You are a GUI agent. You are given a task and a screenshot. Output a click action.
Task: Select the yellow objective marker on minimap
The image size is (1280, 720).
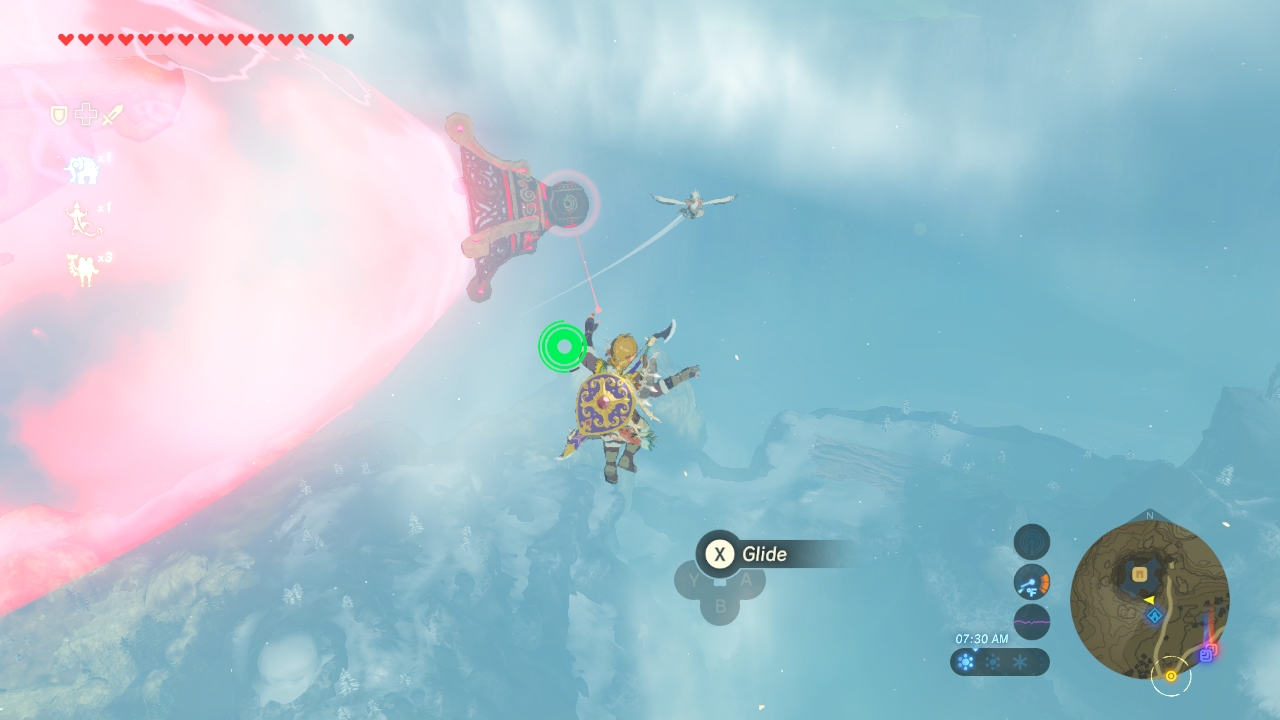point(1170,676)
